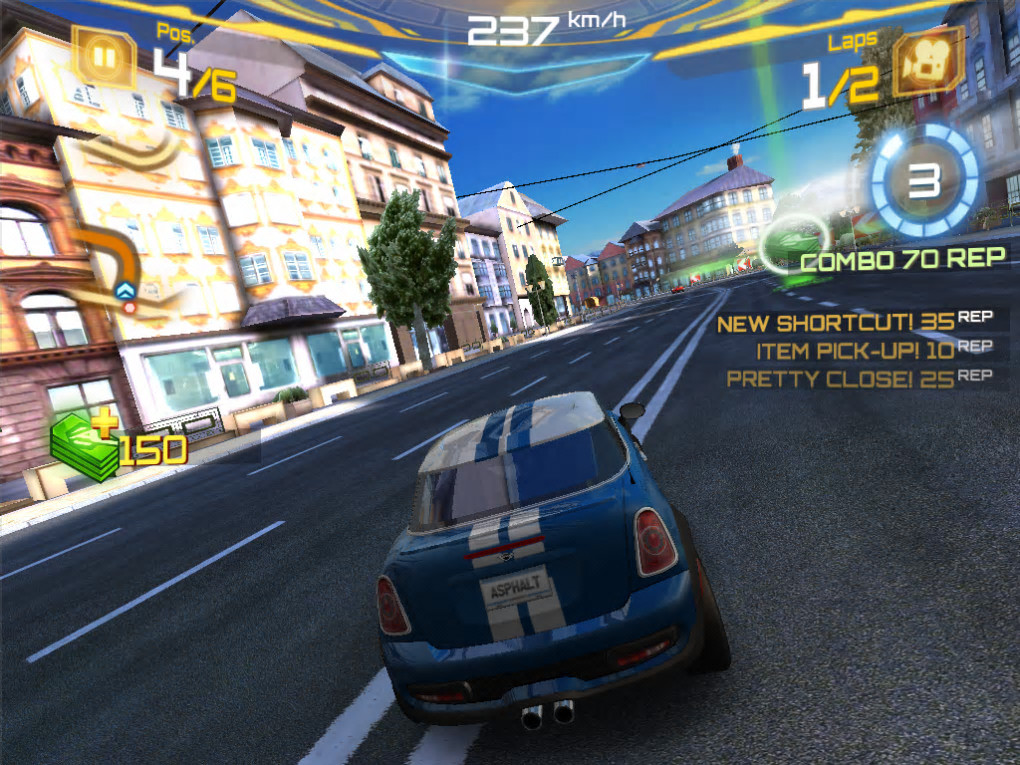Switch camera view with the camera icon
The height and width of the screenshot is (765, 1020).
coord(927,62)
